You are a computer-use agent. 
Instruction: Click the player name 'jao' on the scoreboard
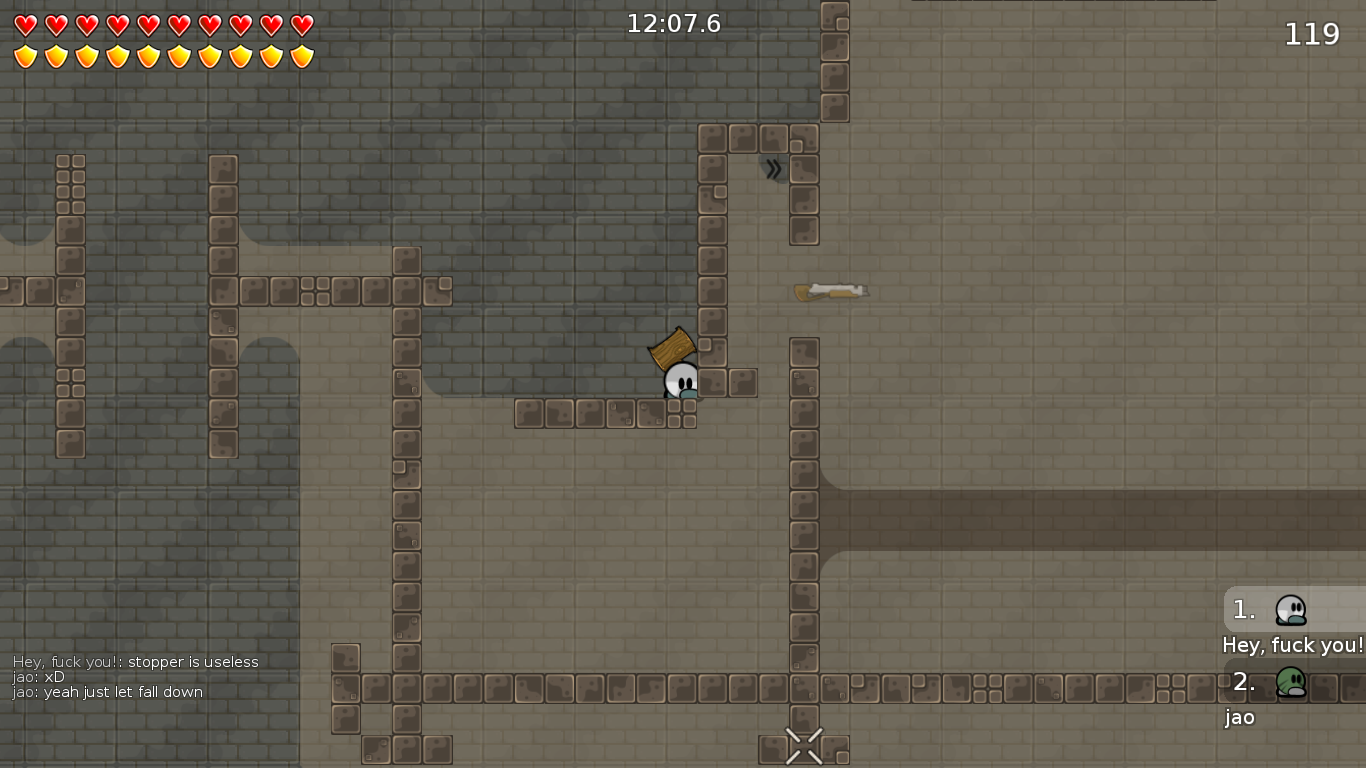coord(1238,717)
